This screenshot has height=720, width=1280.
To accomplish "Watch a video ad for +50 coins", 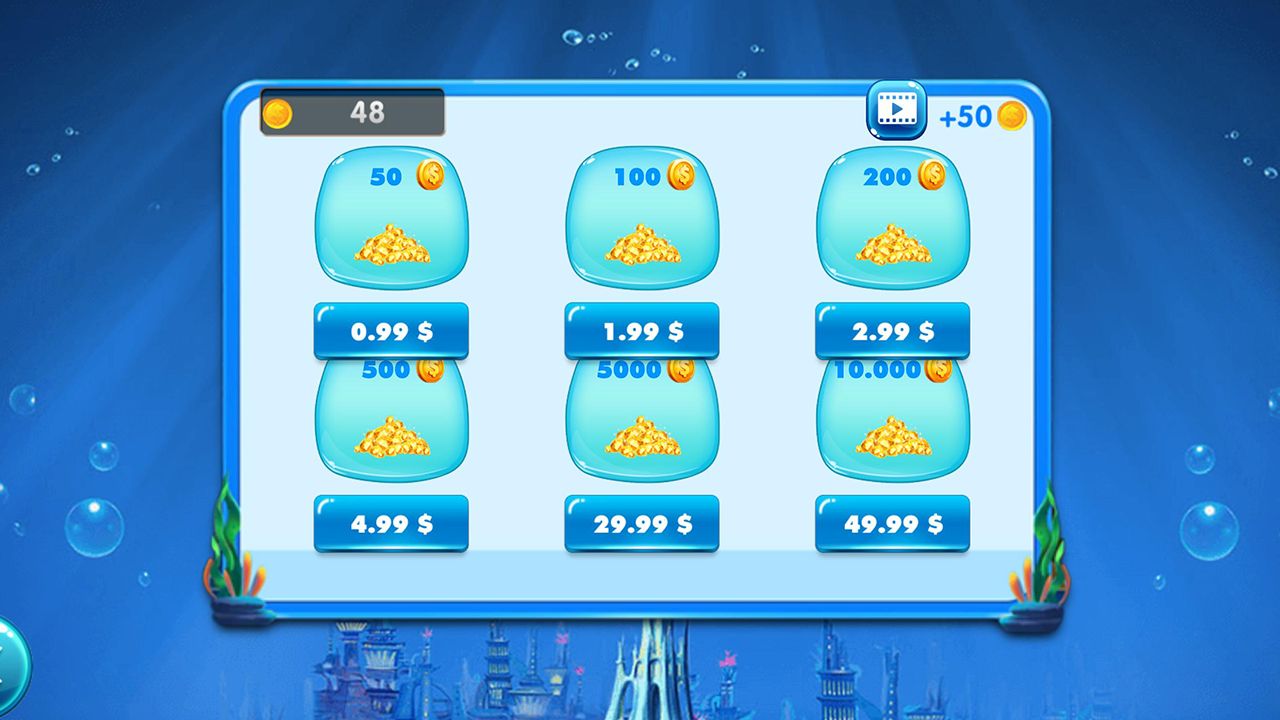I will click(896, 110).
